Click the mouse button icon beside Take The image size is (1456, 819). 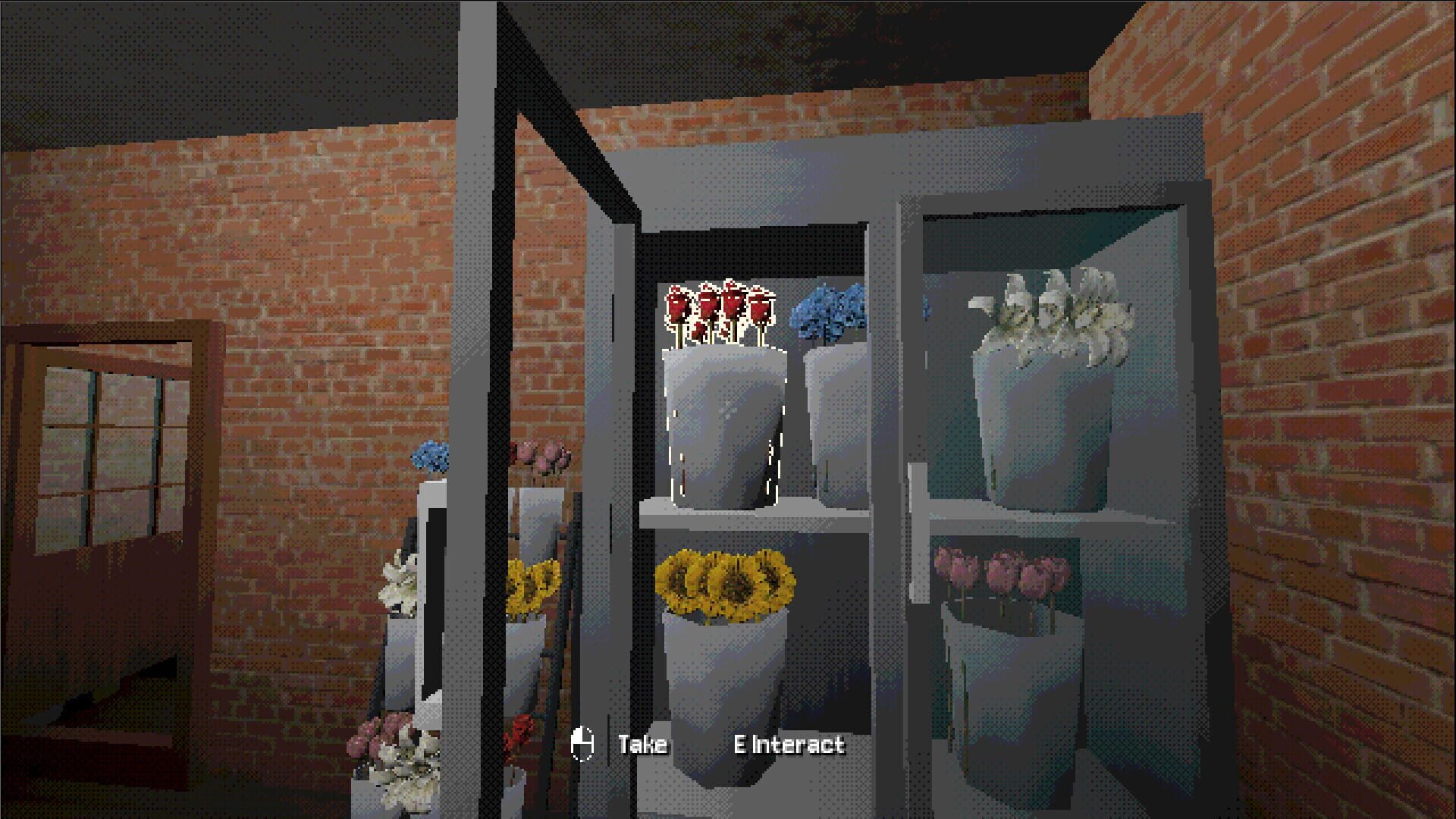tap(583, 745)
